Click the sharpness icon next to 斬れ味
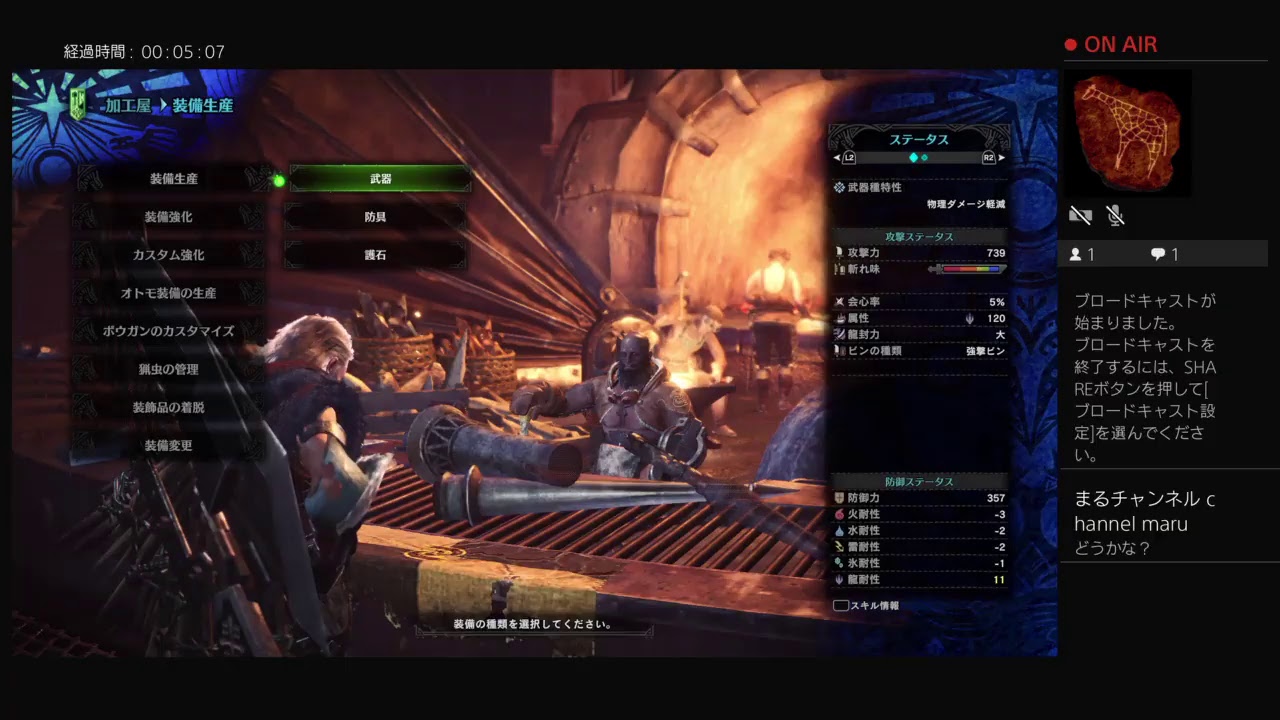Viewport: 1280px width, 720px height. 840,269
